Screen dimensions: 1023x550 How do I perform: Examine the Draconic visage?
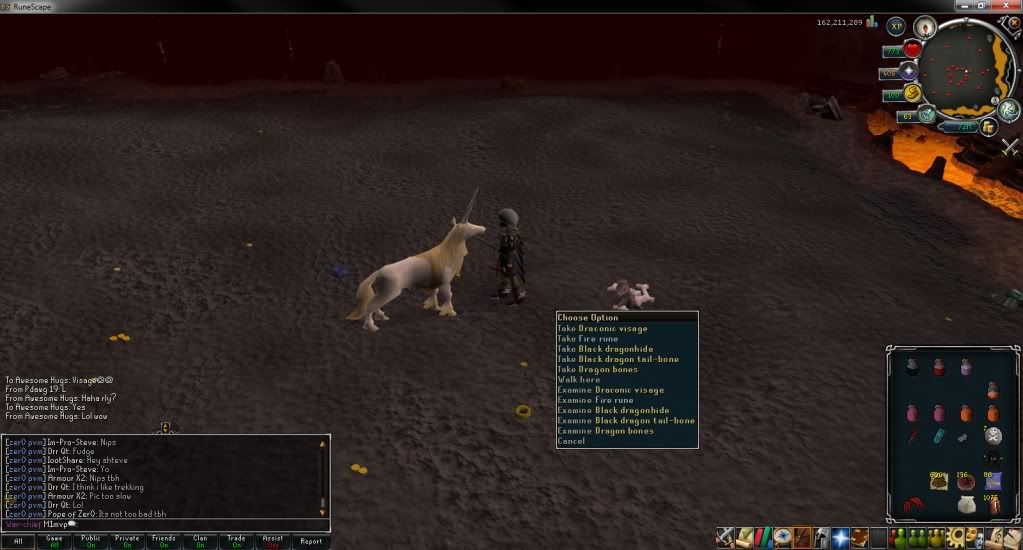pyautogui.click(x=610, y=390)
